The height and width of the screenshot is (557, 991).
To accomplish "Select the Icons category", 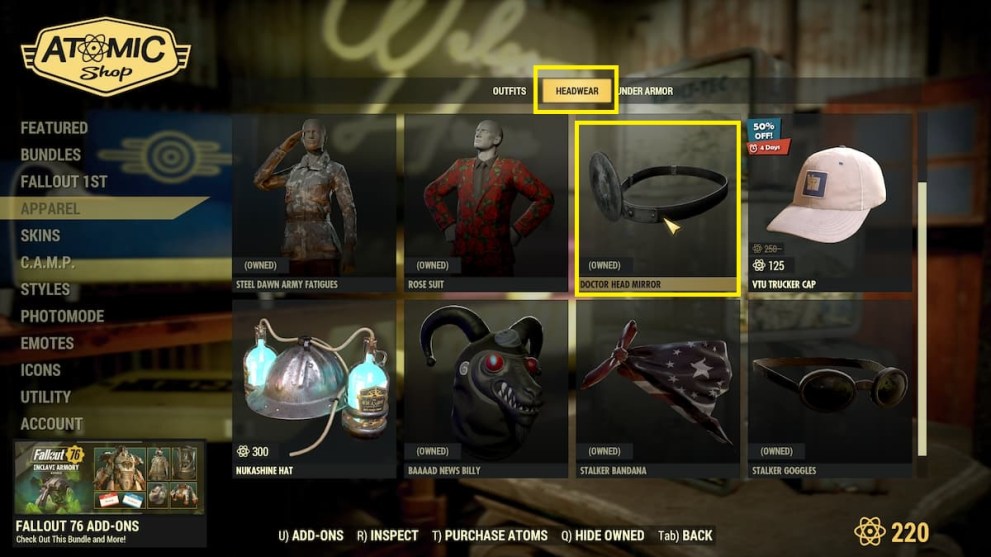I will [x=41, y=370].
